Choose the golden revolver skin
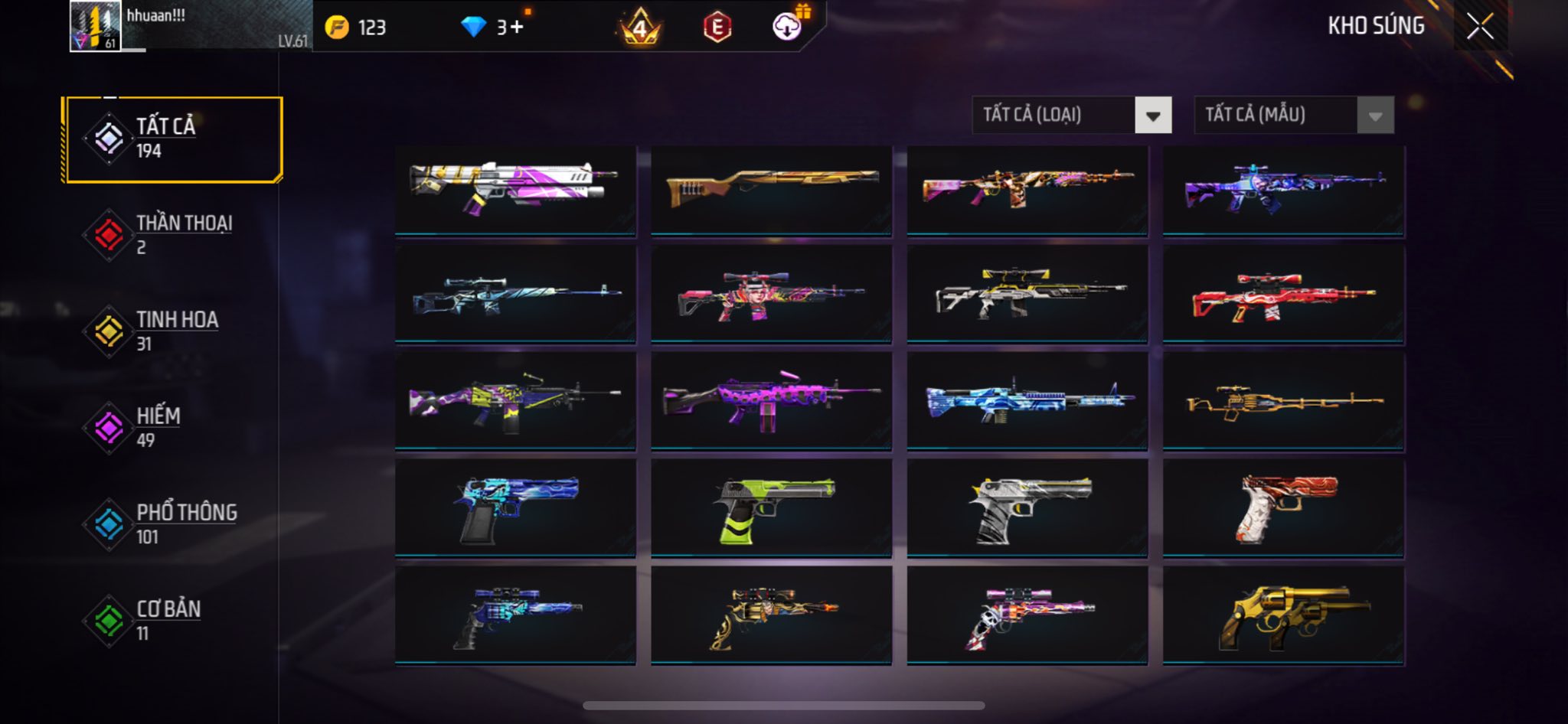This screenshot has height=724, width=1568. [1283, 615]
